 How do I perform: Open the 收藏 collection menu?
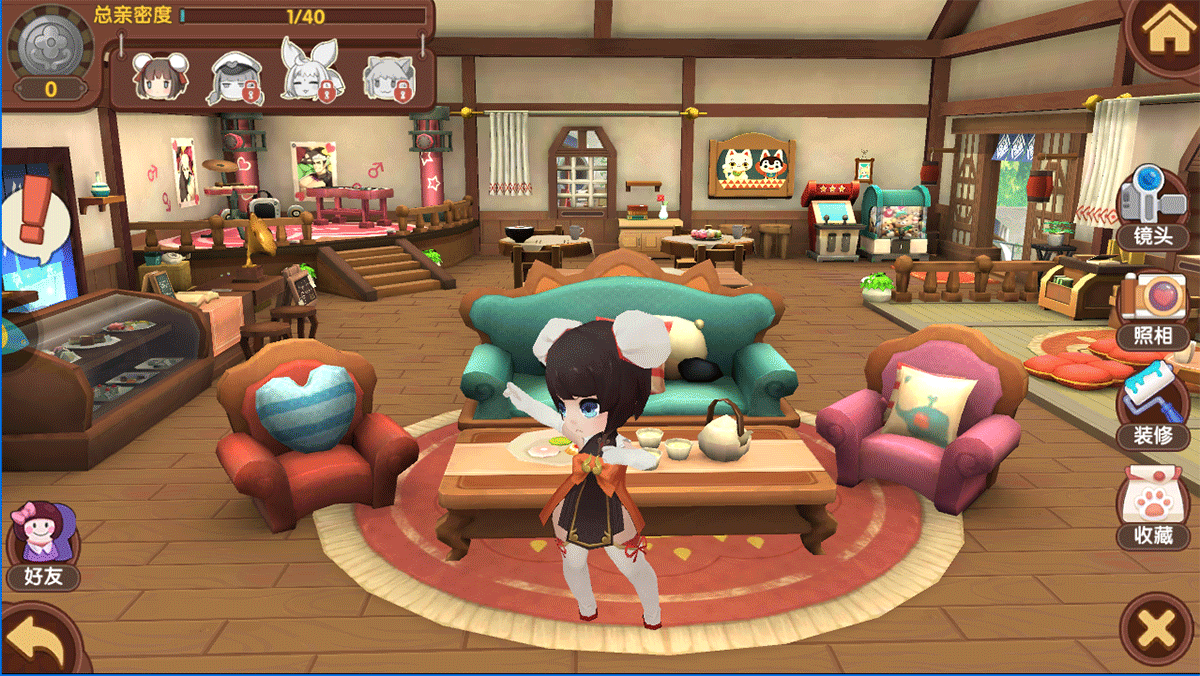[1154, 507]
